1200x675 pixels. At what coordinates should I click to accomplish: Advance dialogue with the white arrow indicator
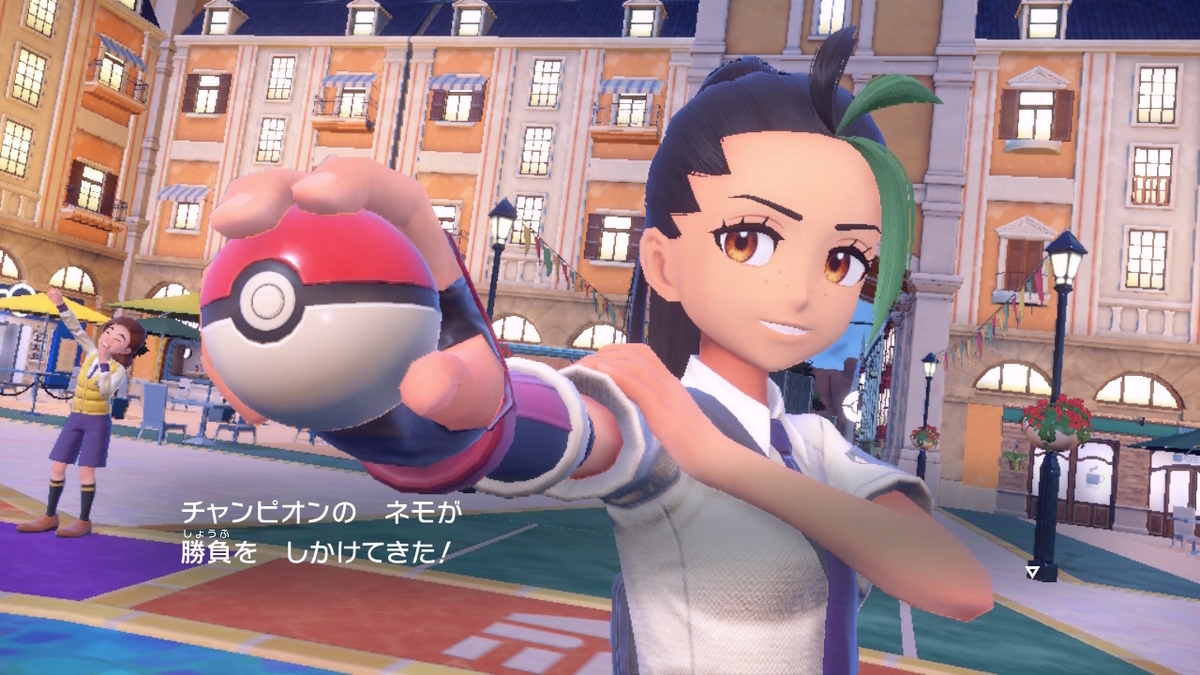[x=1032, y=572]
